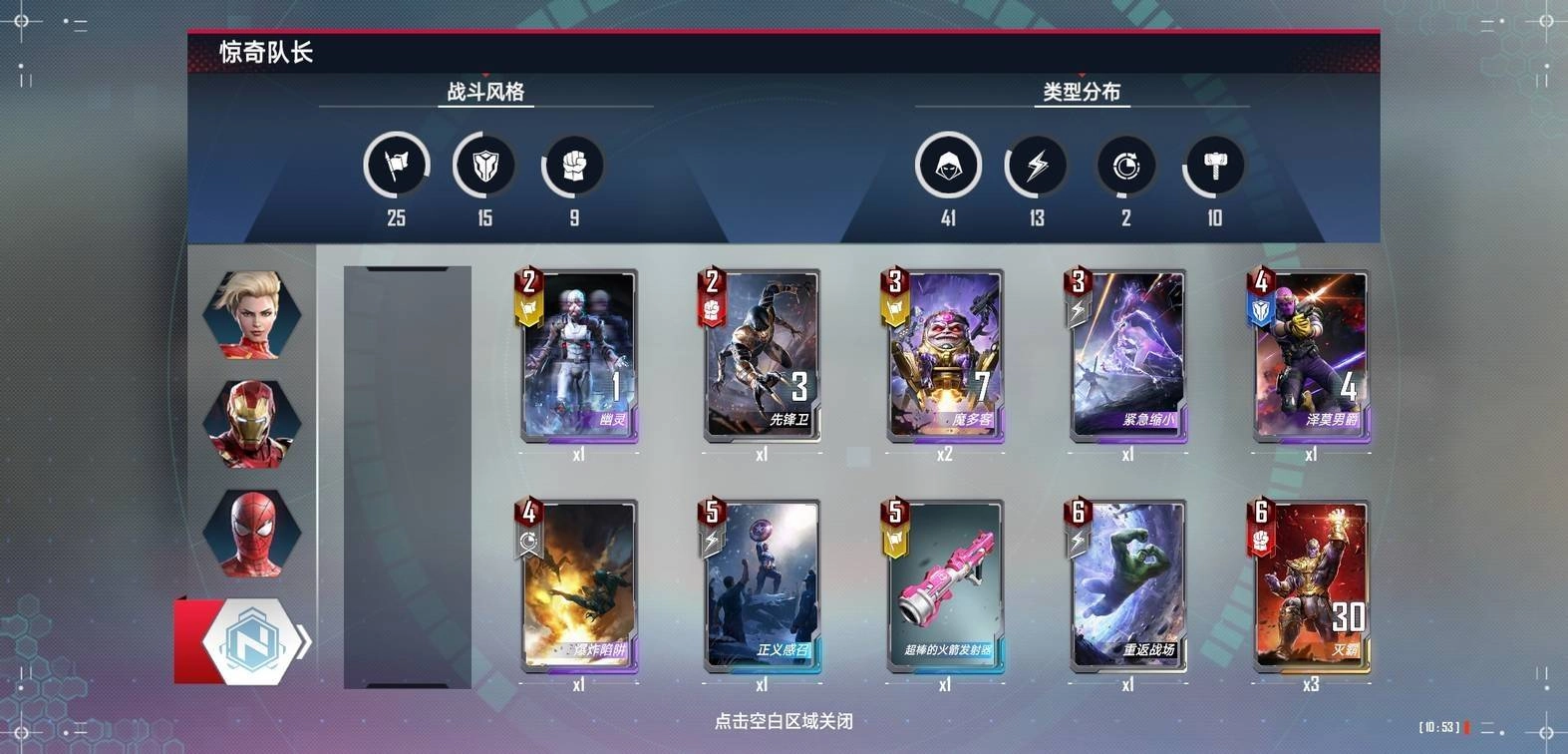
Task: Select the fist battle style icon showing 9
Action: (573, 166)
